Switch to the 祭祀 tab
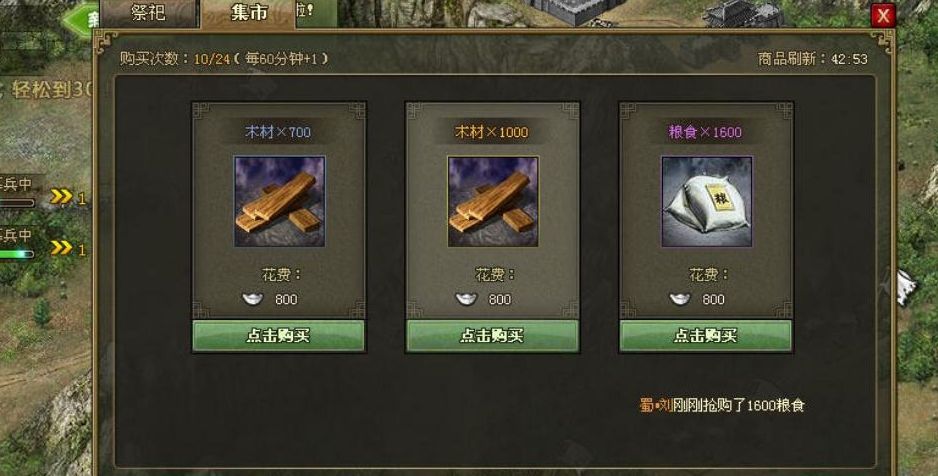 pos(148,13)
